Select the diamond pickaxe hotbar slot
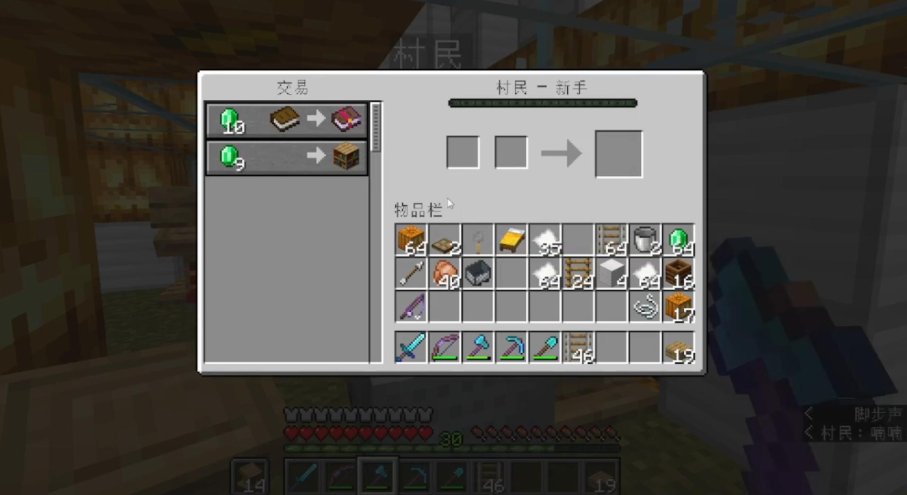The height and width of the screenshot is (495, 907). click(512, 347)
